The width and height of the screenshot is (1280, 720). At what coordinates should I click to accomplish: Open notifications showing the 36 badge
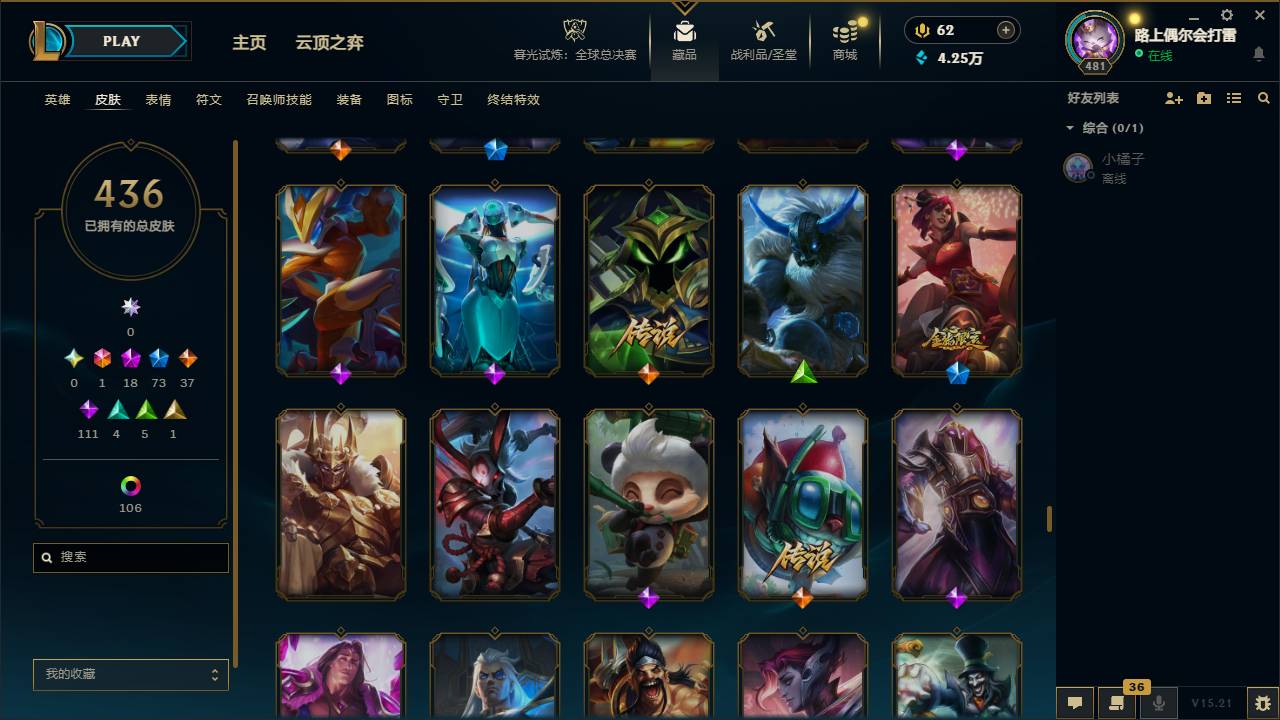[1117, 703]
